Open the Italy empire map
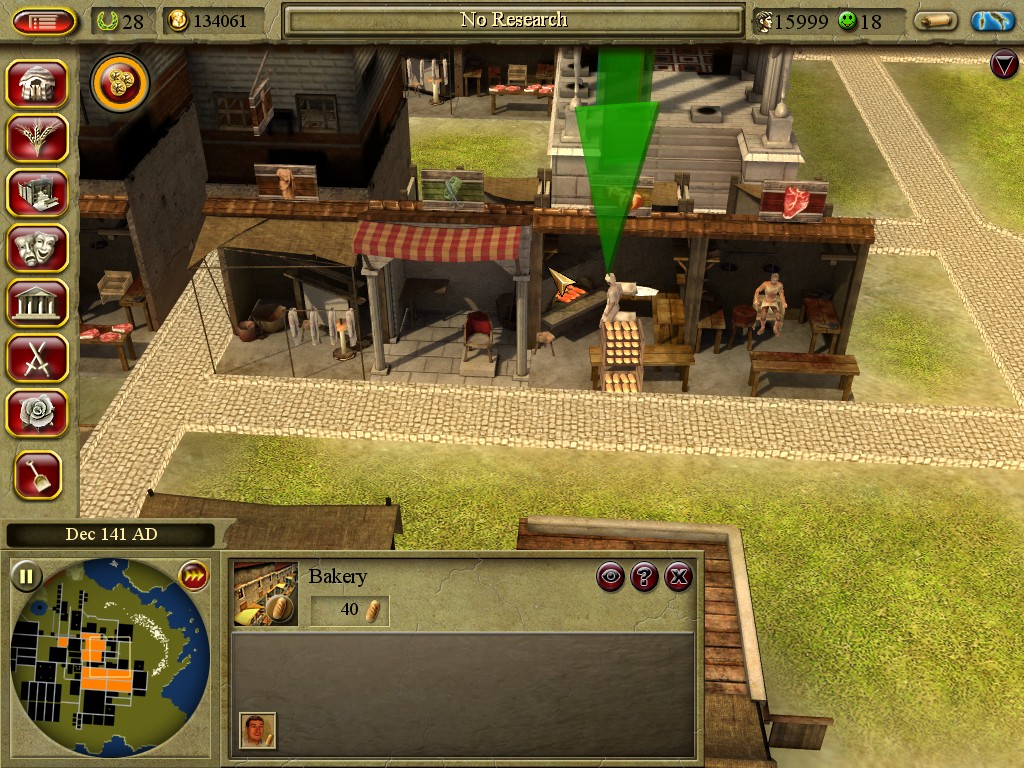This screenshot has width=1024, height=768. pos(992,21)
